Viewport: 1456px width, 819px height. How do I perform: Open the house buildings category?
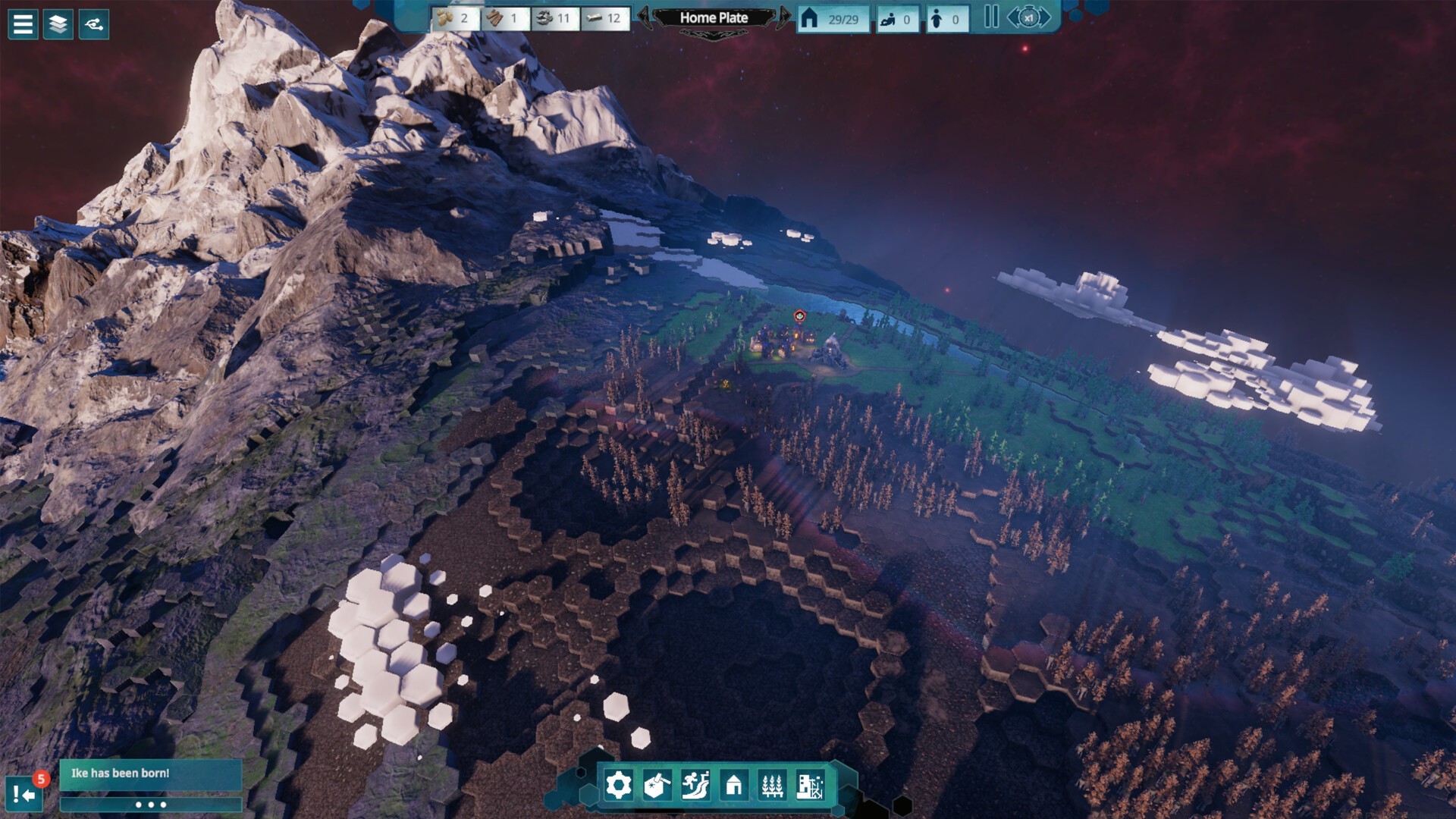pos(733,785)
